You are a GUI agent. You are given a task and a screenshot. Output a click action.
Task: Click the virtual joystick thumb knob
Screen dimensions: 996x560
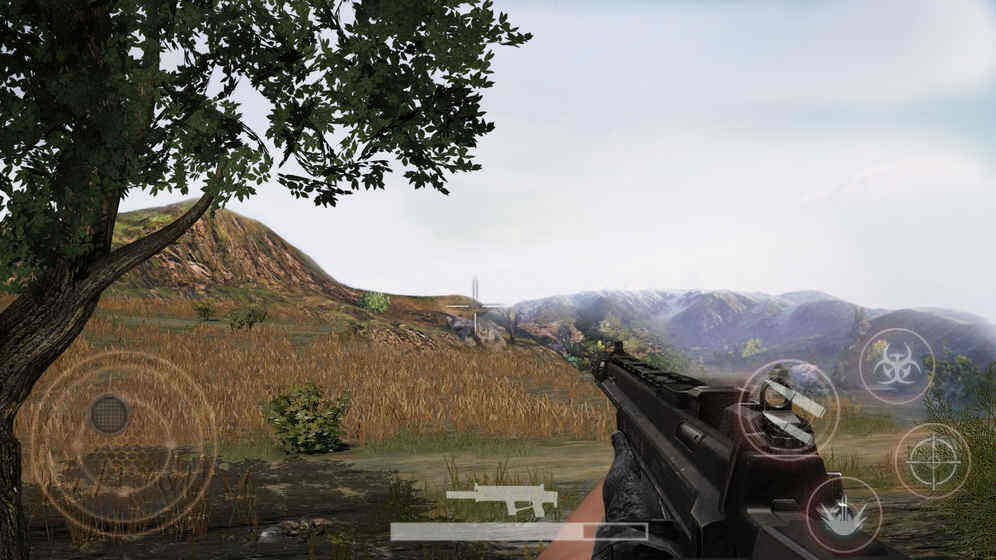coord(110,414)
